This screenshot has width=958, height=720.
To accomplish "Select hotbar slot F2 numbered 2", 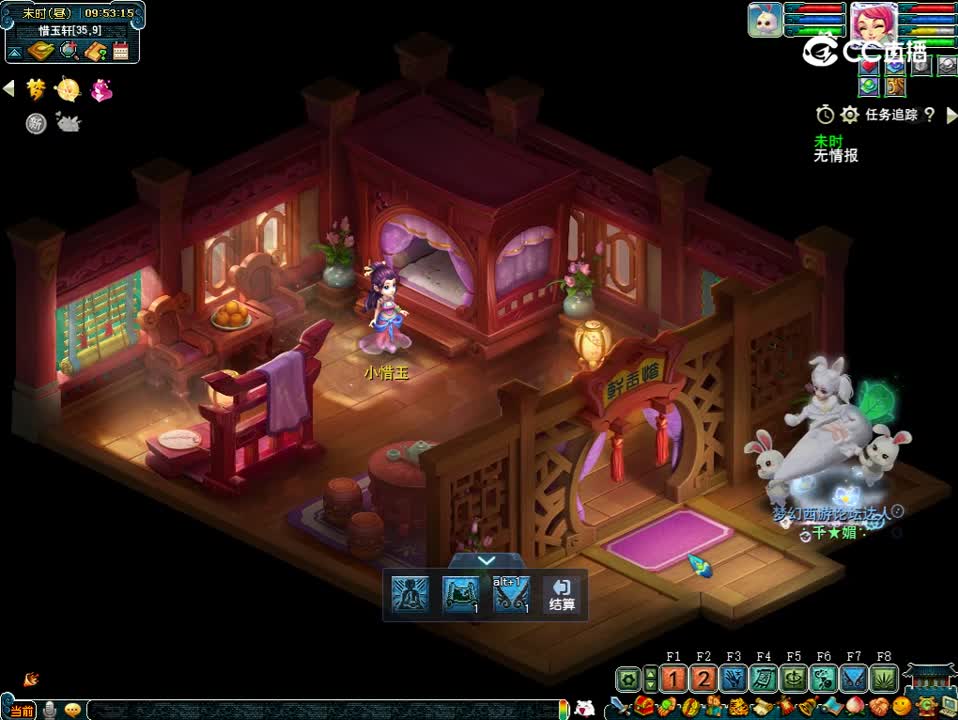I will click(x=704, y=679).
